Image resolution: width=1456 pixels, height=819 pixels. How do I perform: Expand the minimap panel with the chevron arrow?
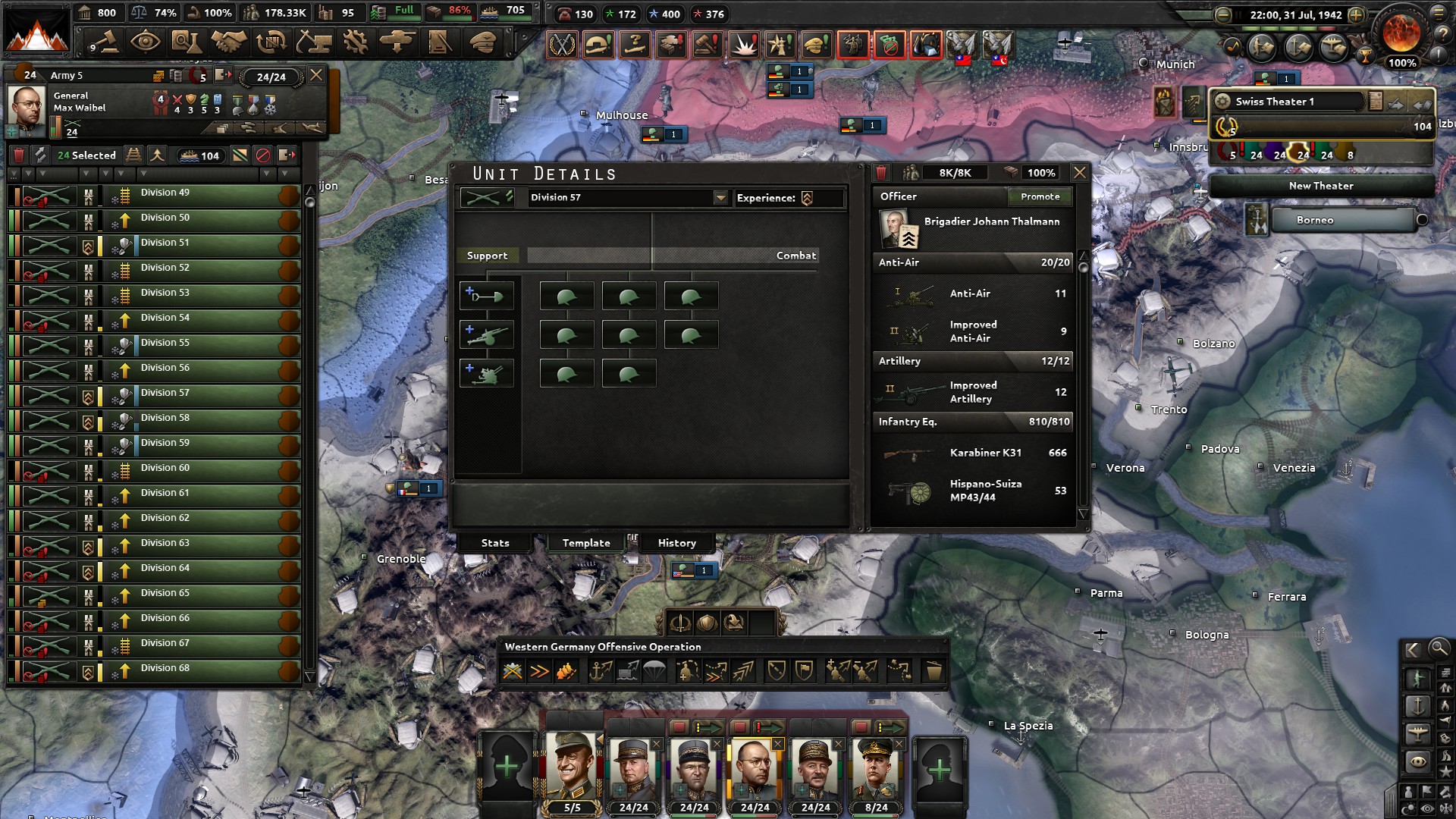1412,650
